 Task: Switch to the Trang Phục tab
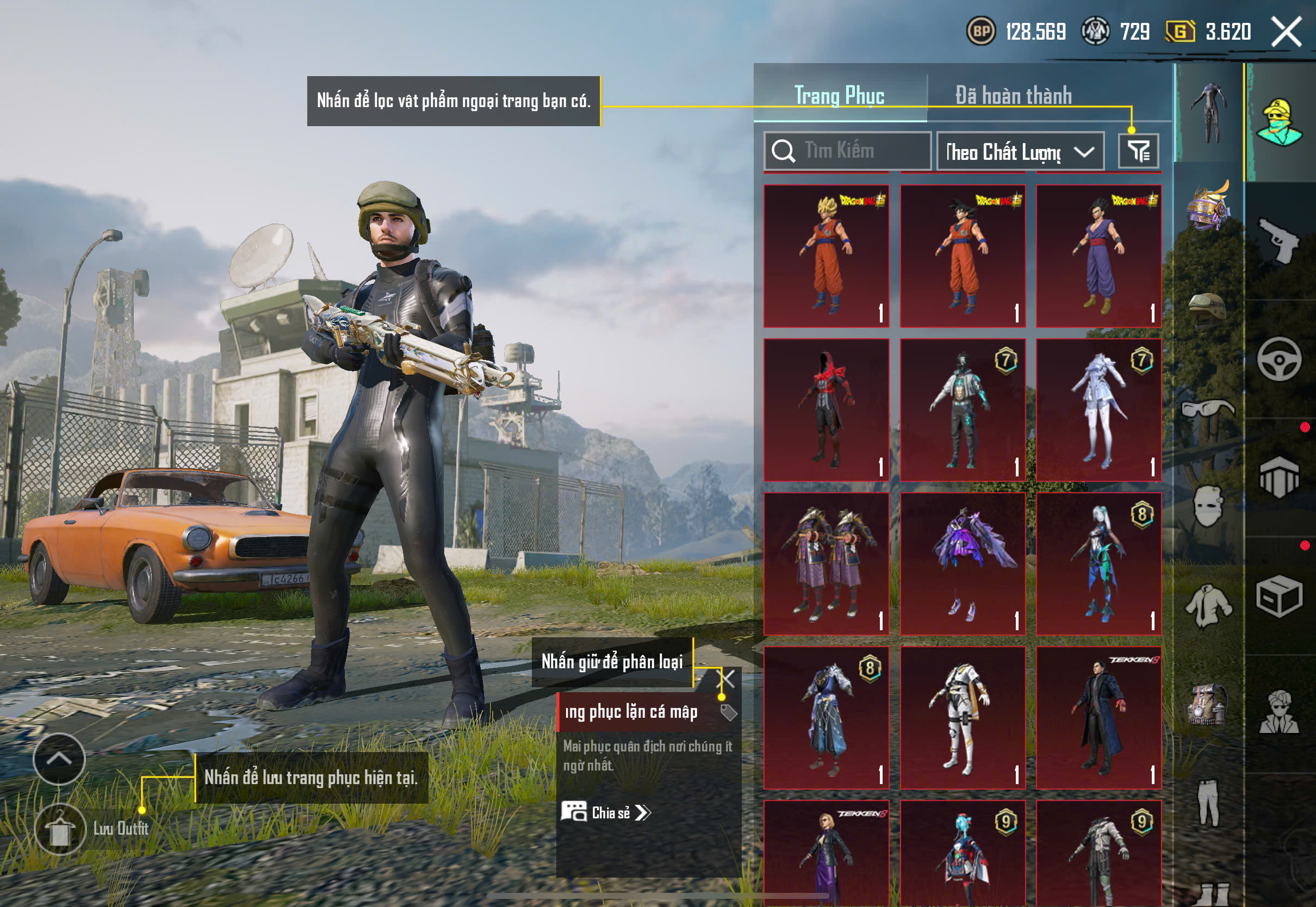pos(839,95)
